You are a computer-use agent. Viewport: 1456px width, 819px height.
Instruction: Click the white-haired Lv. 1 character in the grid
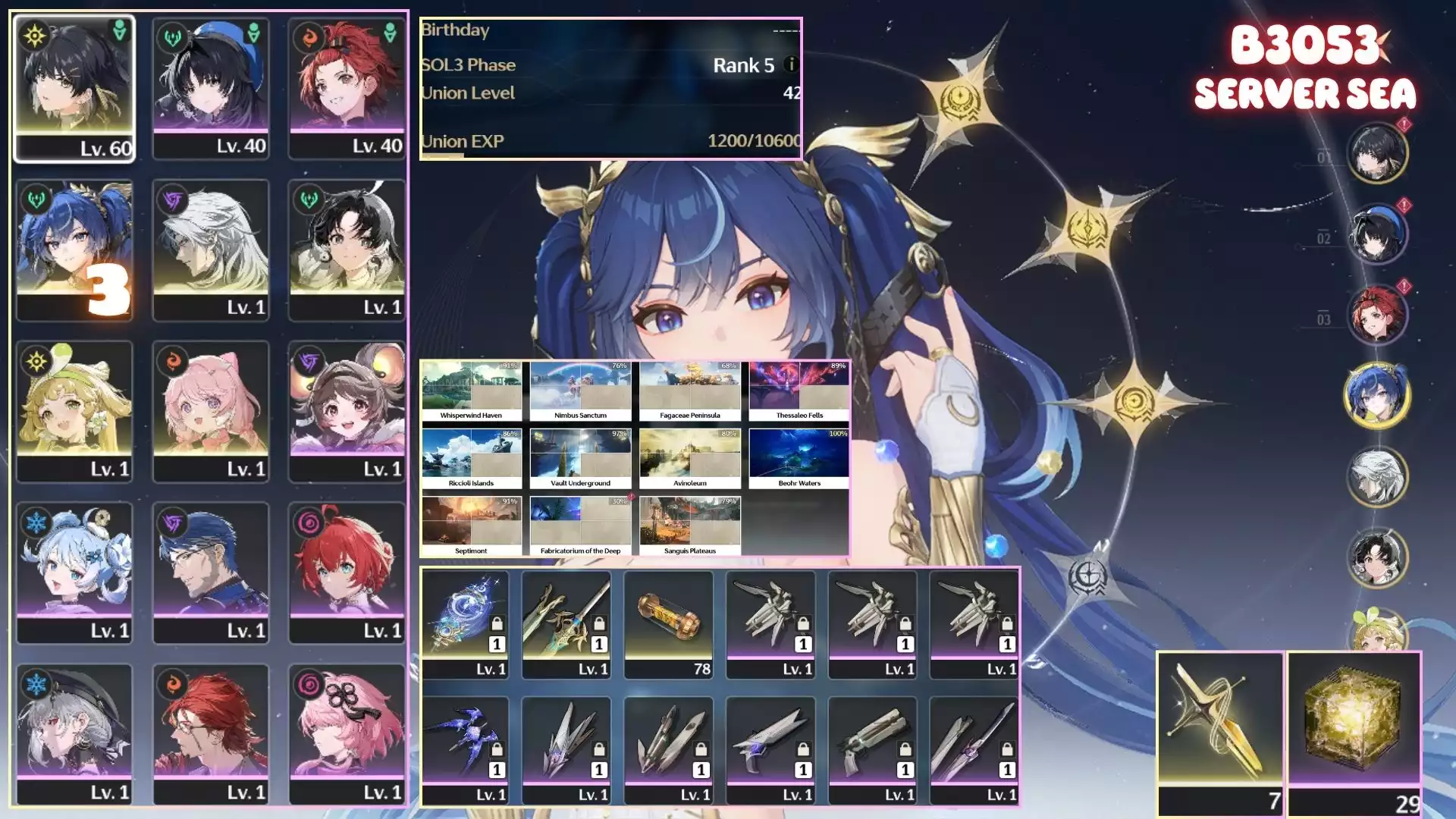(211, 249)
